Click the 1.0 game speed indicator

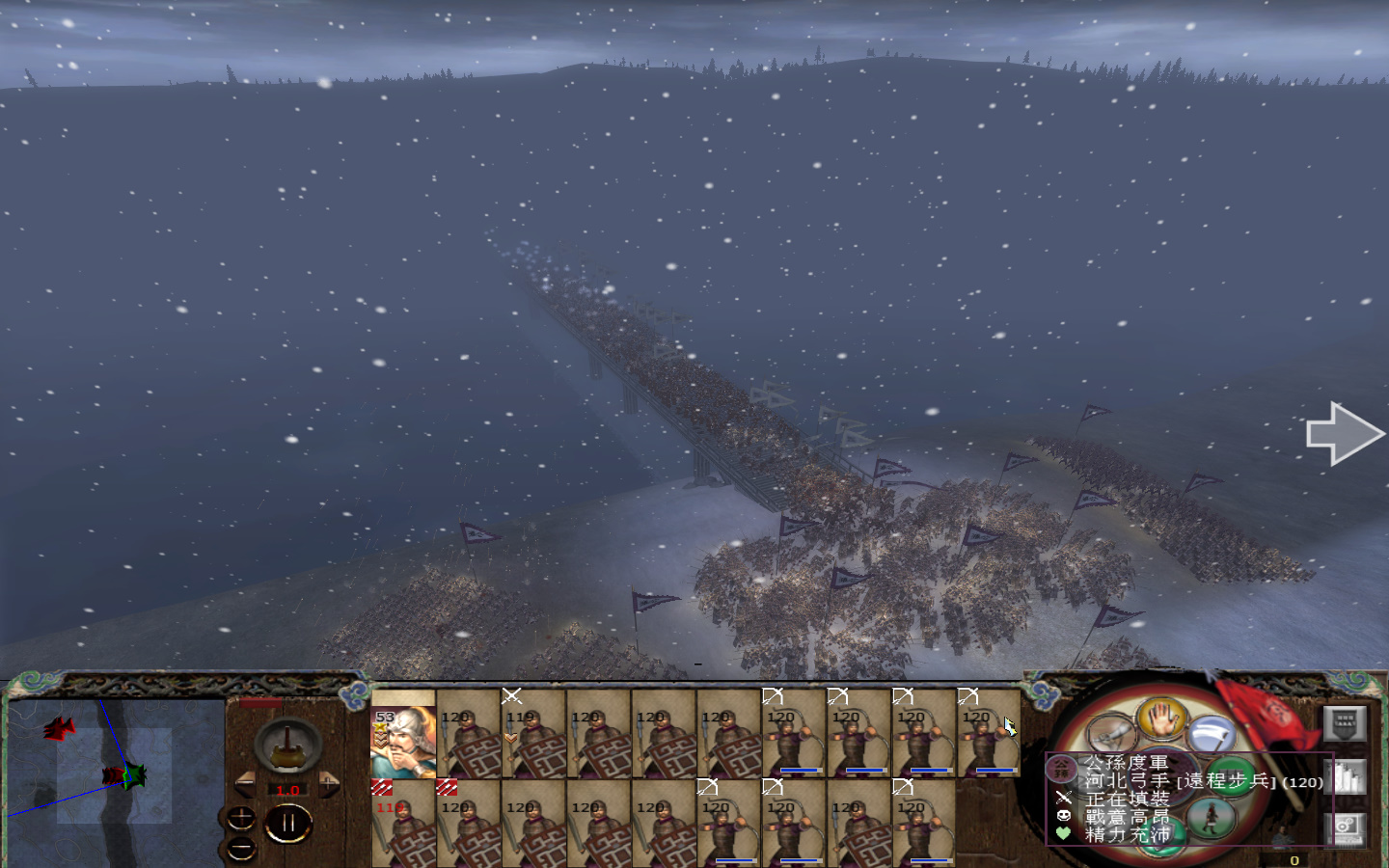point(288,789)
